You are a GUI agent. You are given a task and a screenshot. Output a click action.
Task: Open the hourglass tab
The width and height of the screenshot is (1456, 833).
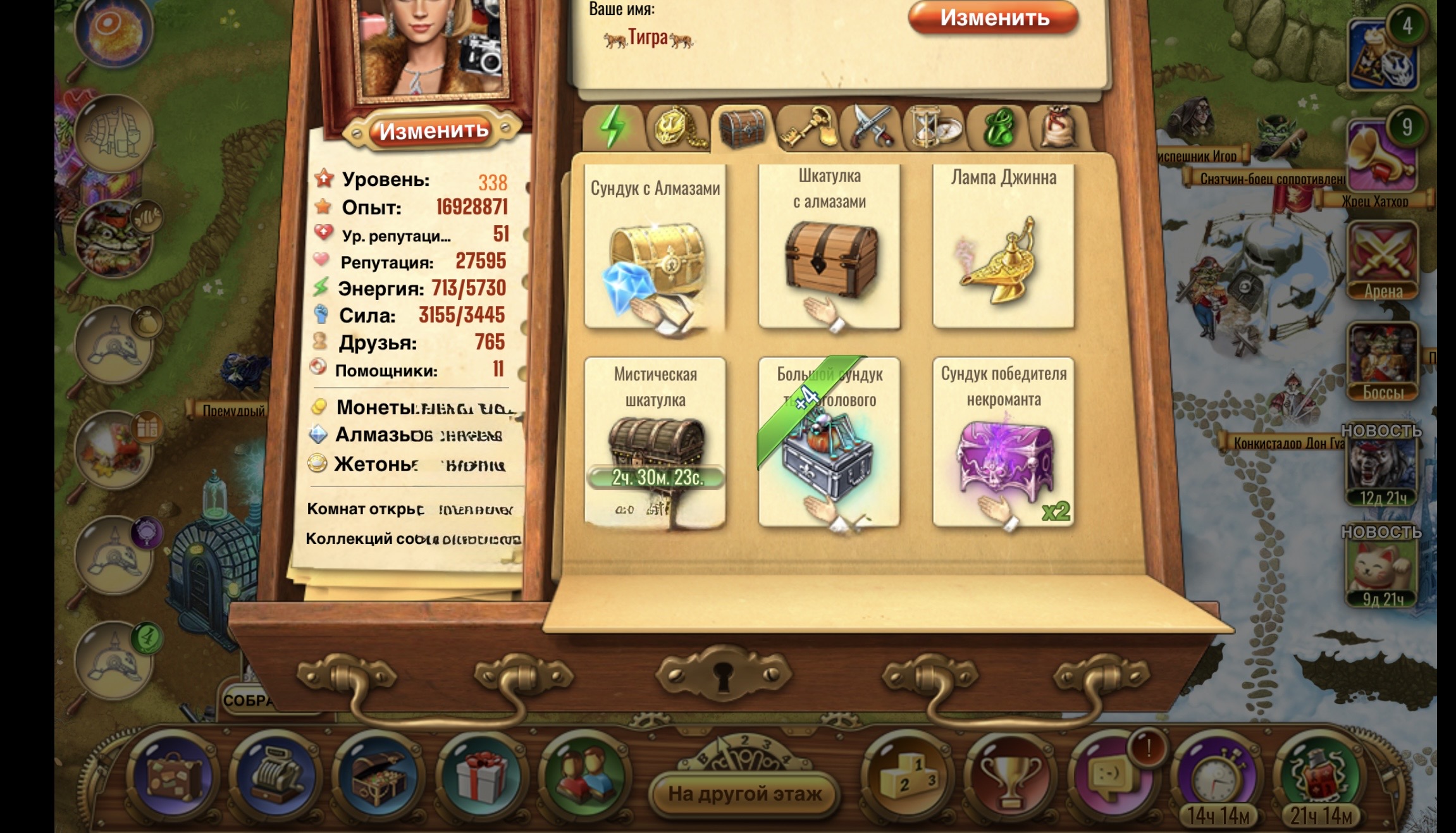(x=934, y=128)
